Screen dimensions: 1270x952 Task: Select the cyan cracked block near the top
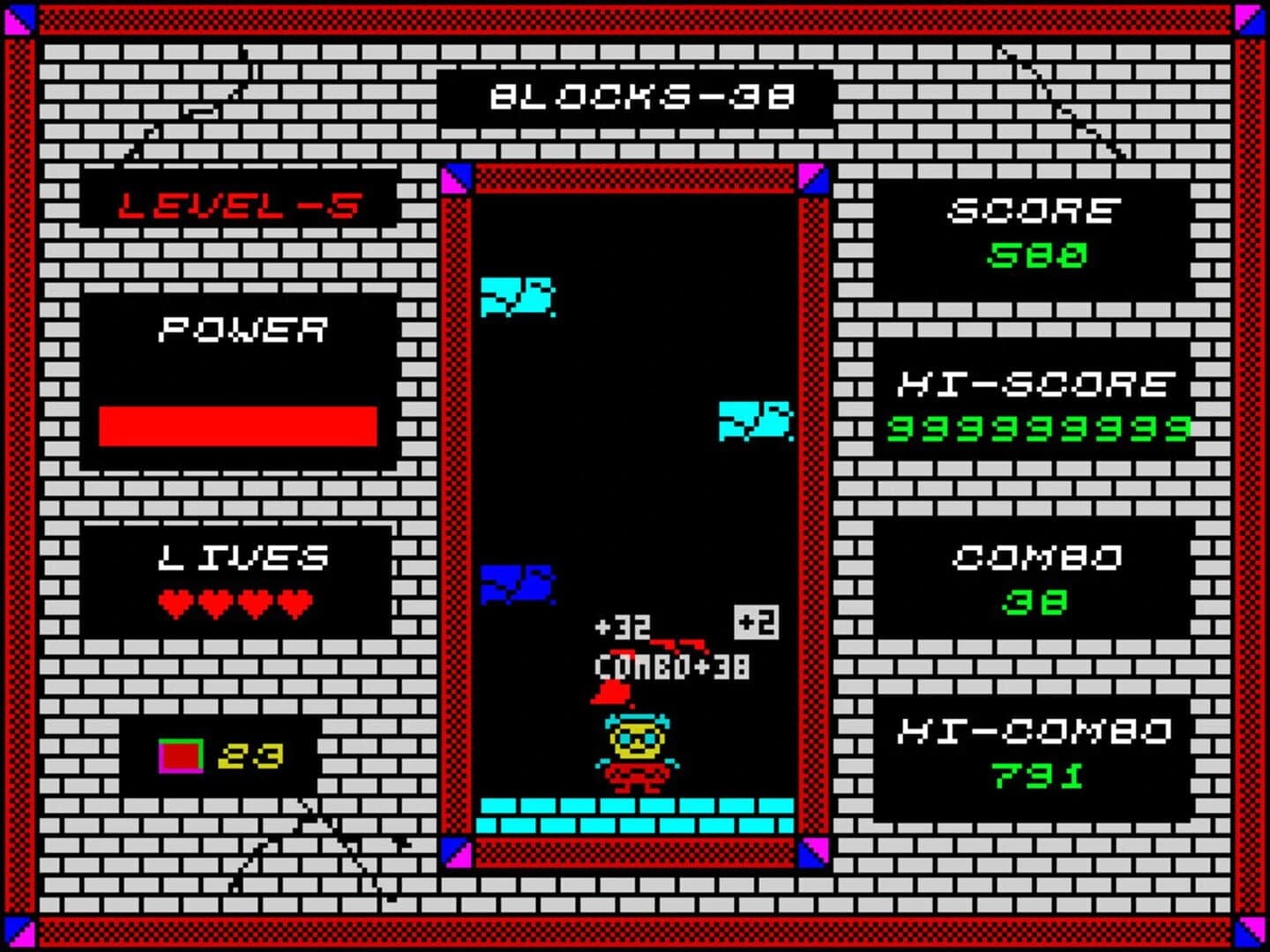516,298
